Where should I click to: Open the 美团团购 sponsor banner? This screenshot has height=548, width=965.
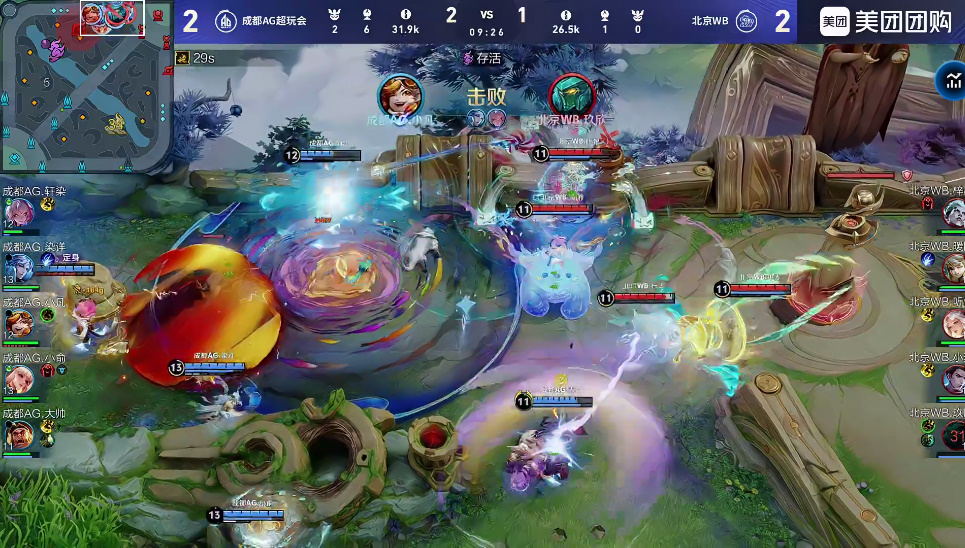[886, 21]
